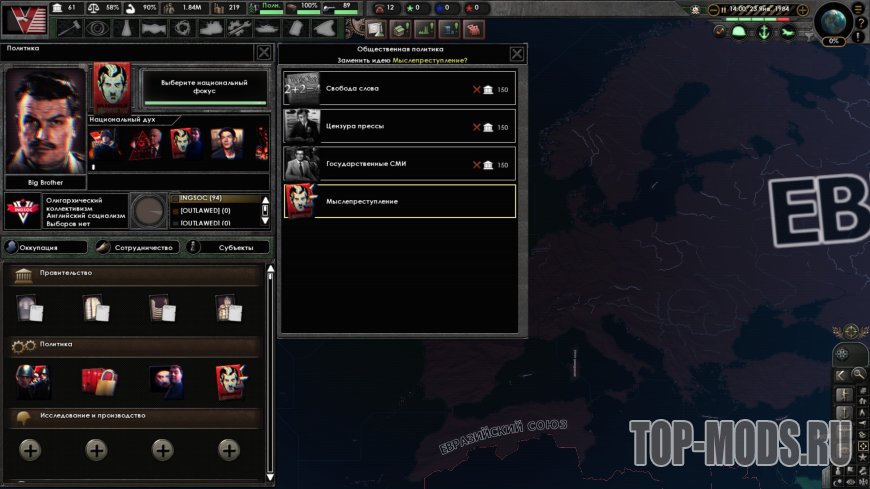Switch to the Сотрудничество tab
Screen dimensions: 870x489
(x=140, y=247)
